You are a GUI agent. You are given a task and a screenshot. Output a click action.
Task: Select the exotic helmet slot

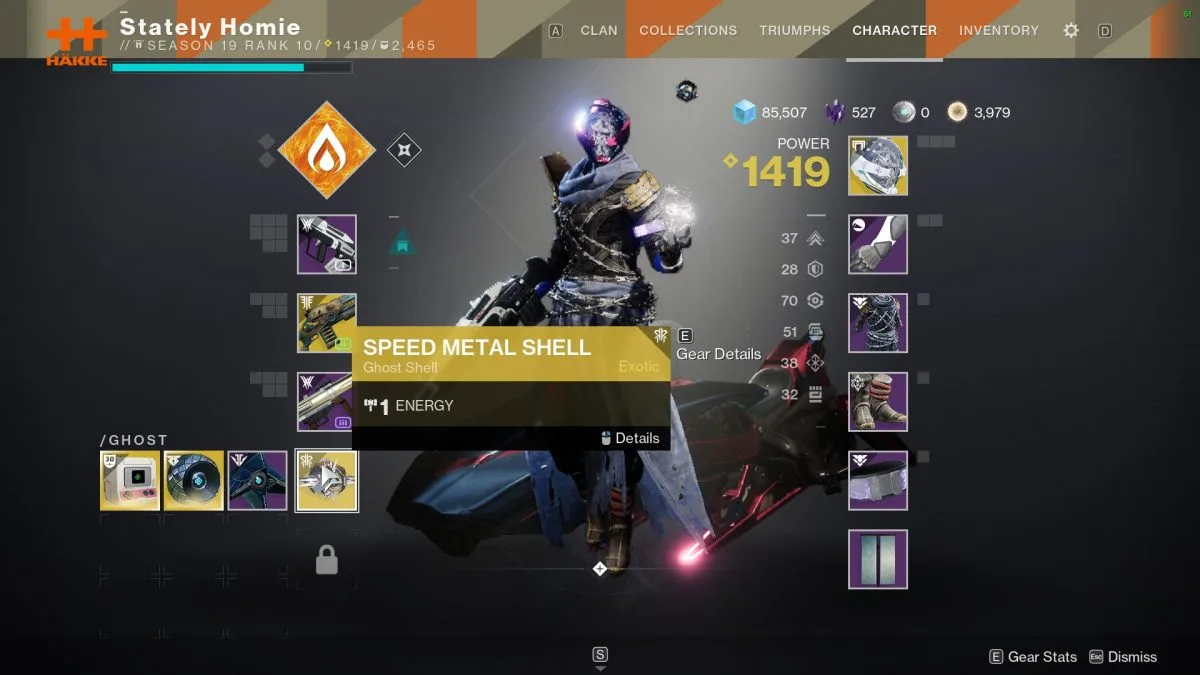click(x=878, y=166)
